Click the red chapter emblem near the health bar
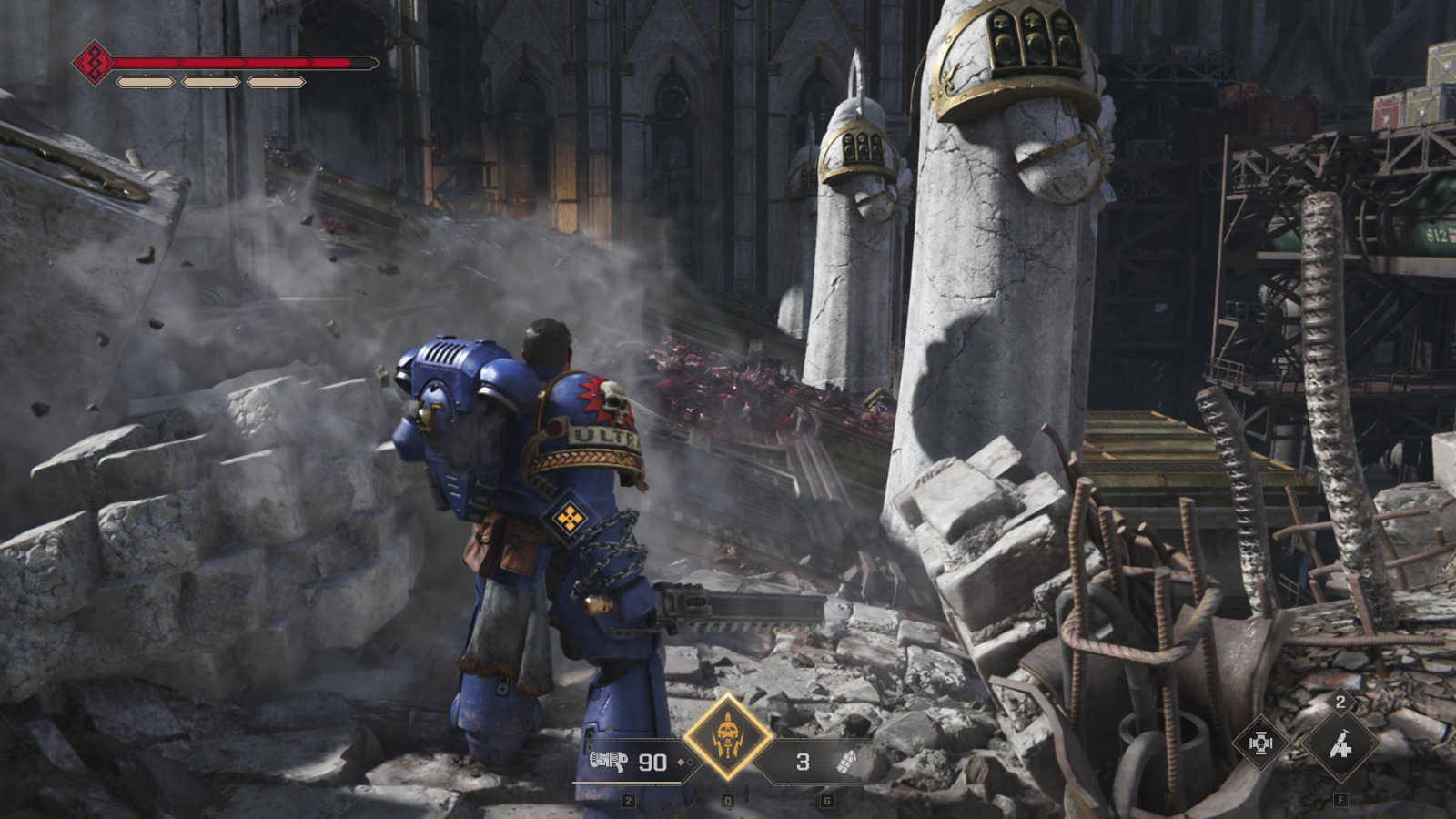 point(96,62)
